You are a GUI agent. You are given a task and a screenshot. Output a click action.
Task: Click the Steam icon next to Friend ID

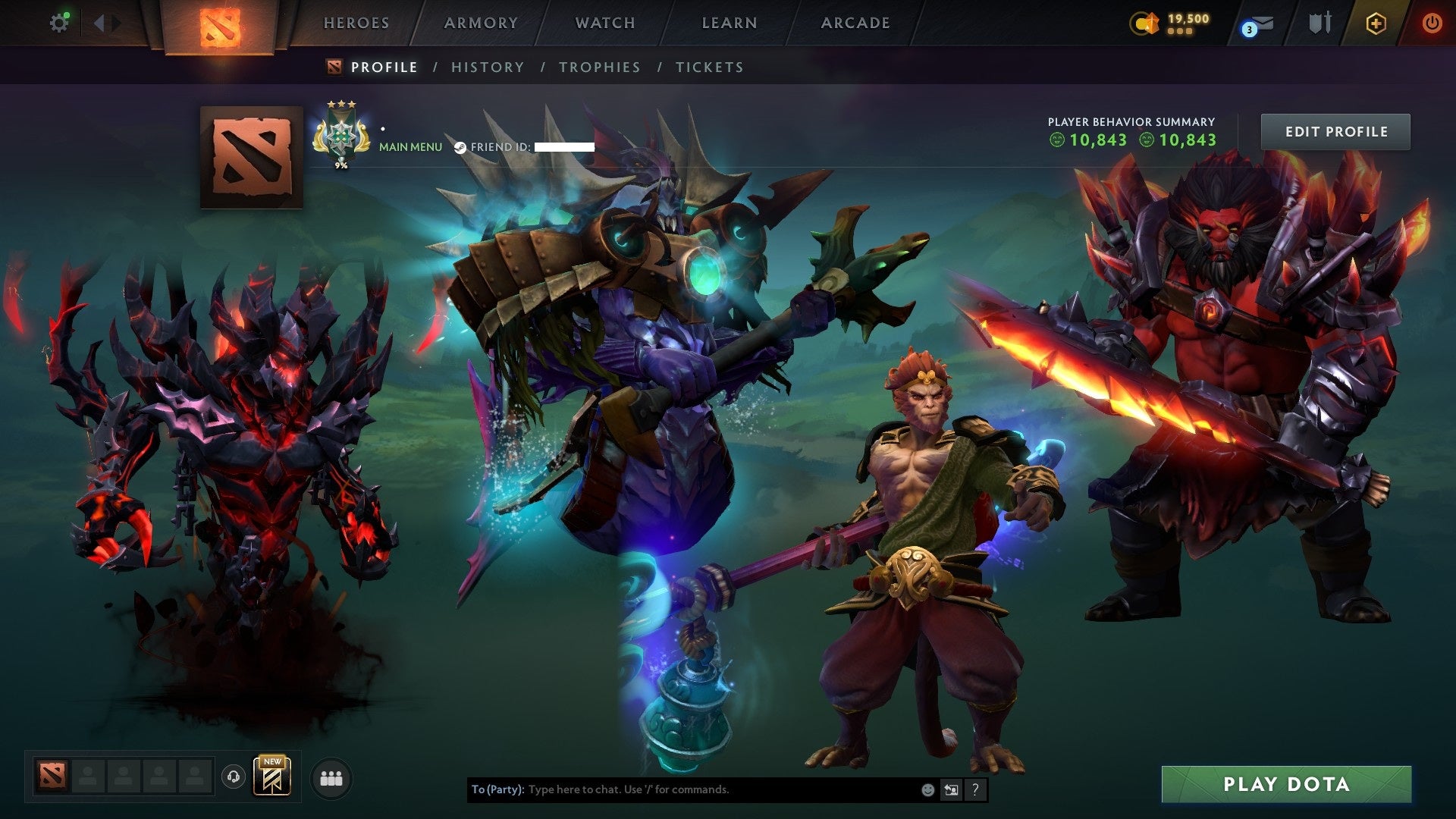[460, 148]
